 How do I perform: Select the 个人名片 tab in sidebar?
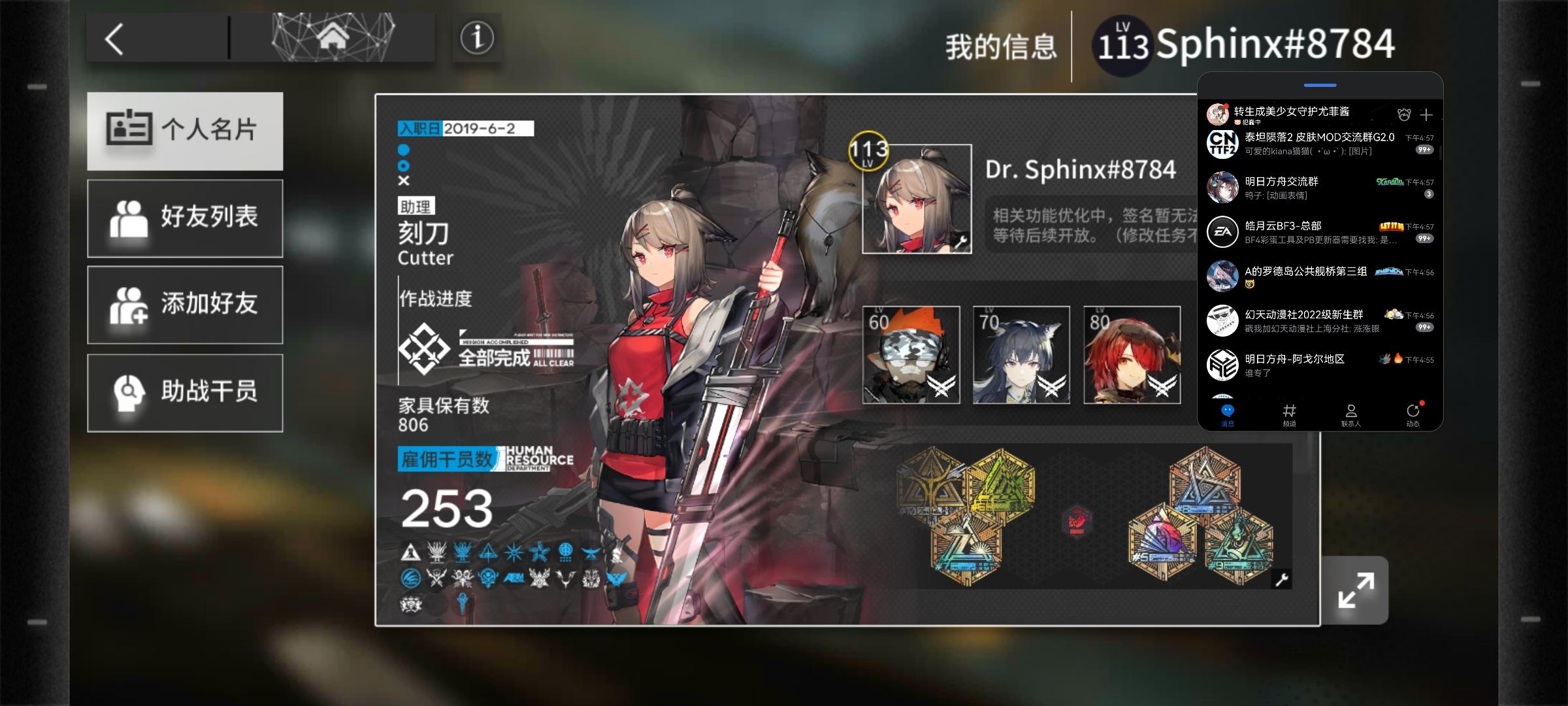(x=185, y=131)
